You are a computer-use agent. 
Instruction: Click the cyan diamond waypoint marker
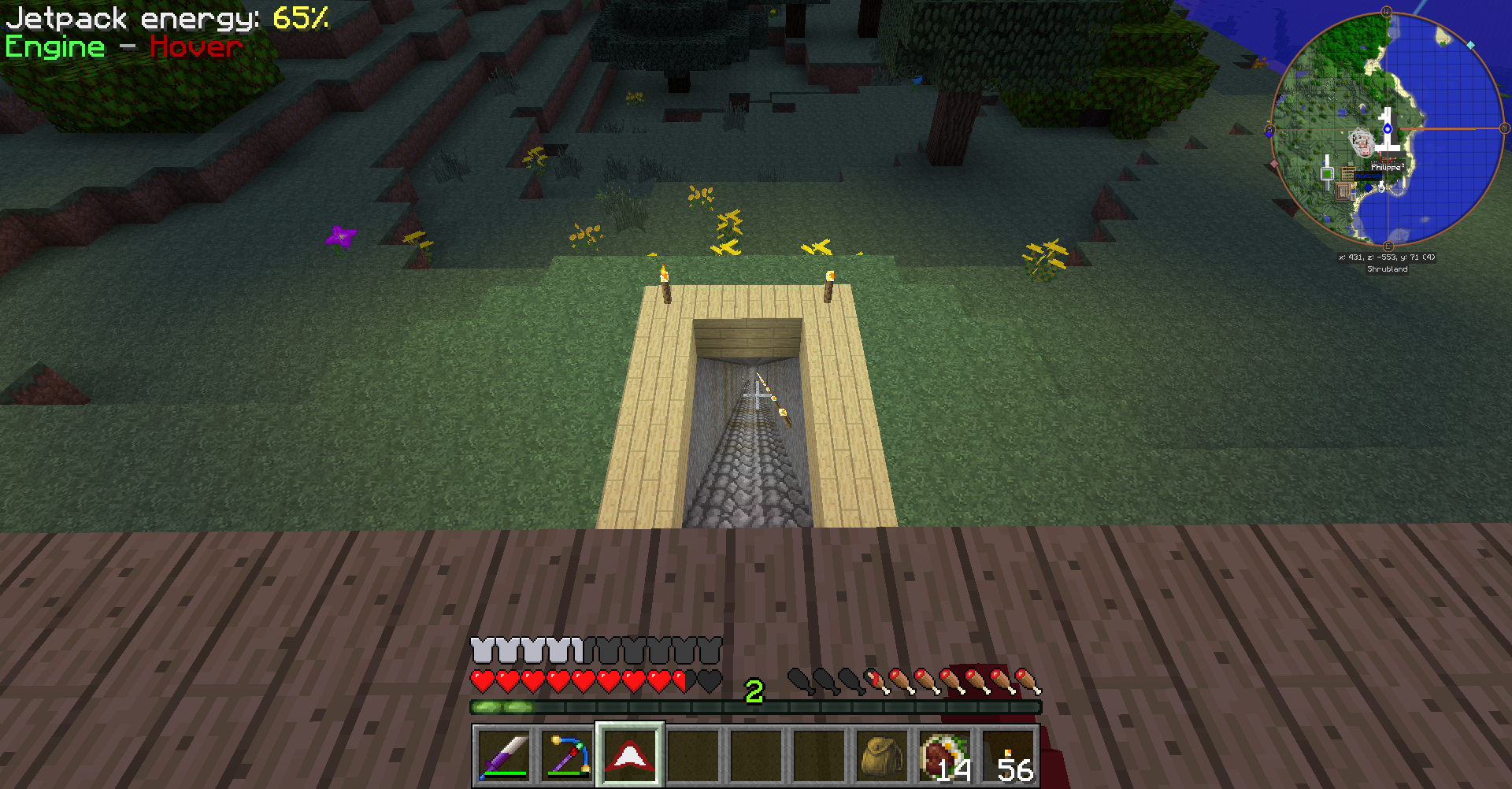(x=1470, y=45)
